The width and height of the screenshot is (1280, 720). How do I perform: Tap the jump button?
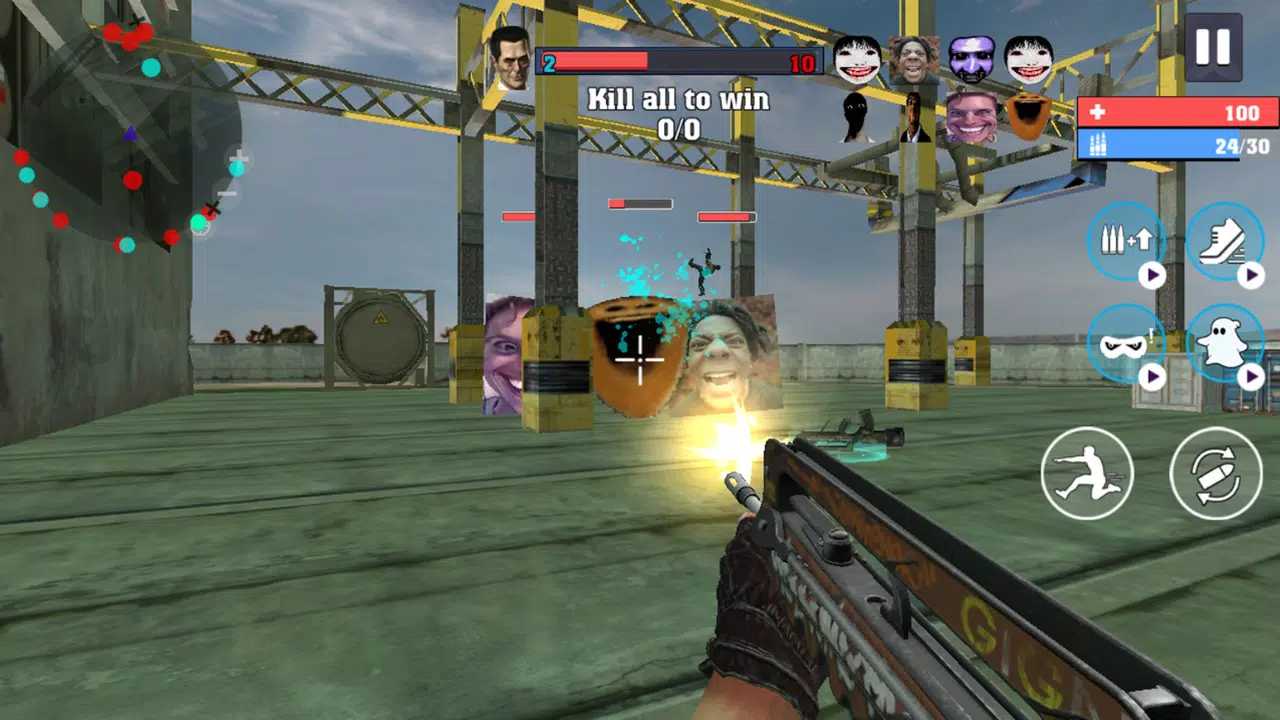click(1087, 473)
